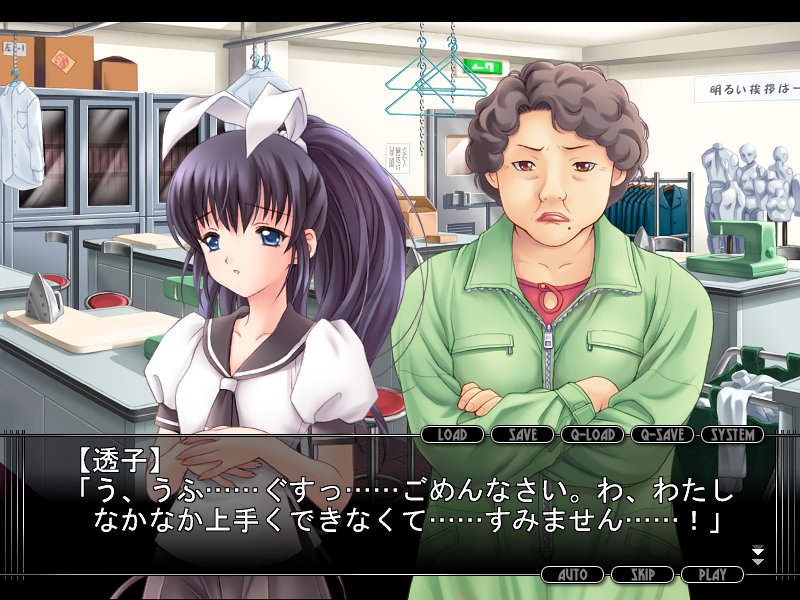Image resolution: width=800 pixels, height=600 pixels.
Task: Open the LOAD menu
Action: pos(453,435)
